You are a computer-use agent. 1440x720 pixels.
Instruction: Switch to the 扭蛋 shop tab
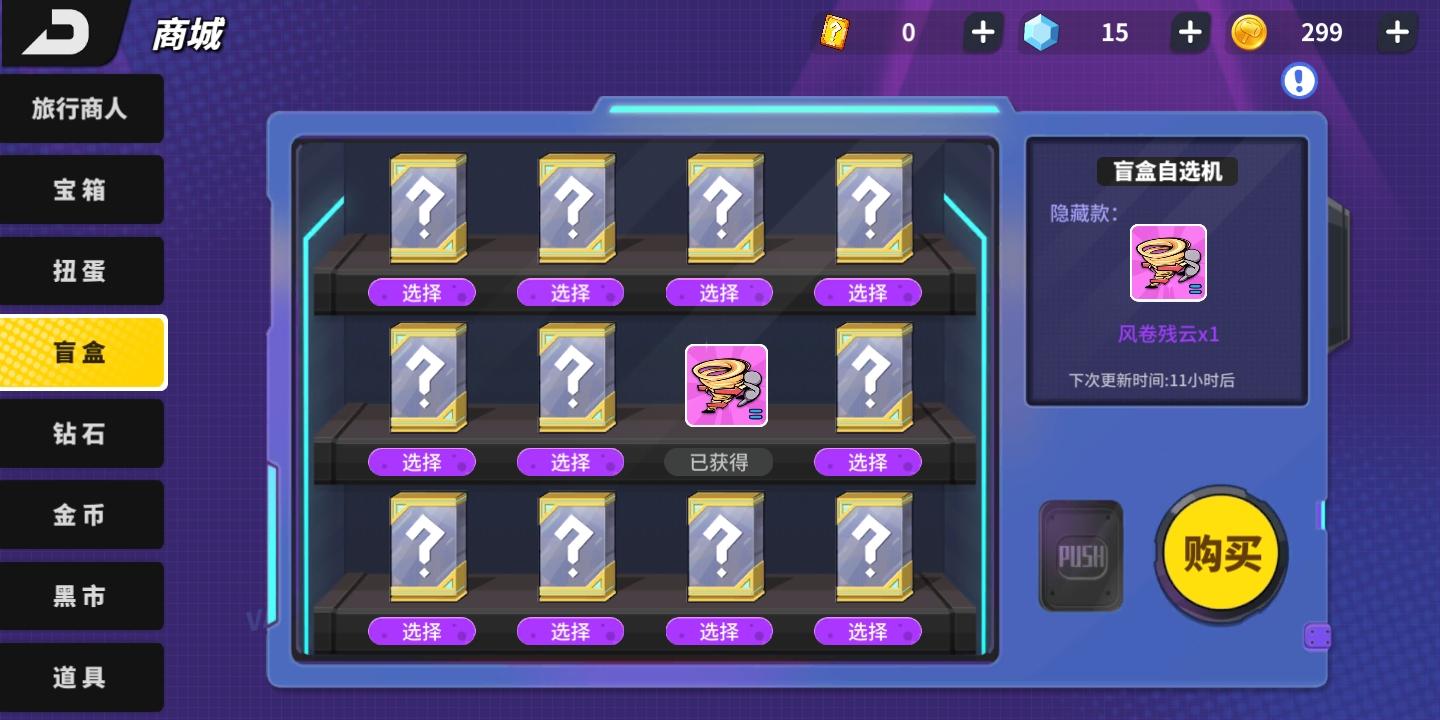pos(82,271)
